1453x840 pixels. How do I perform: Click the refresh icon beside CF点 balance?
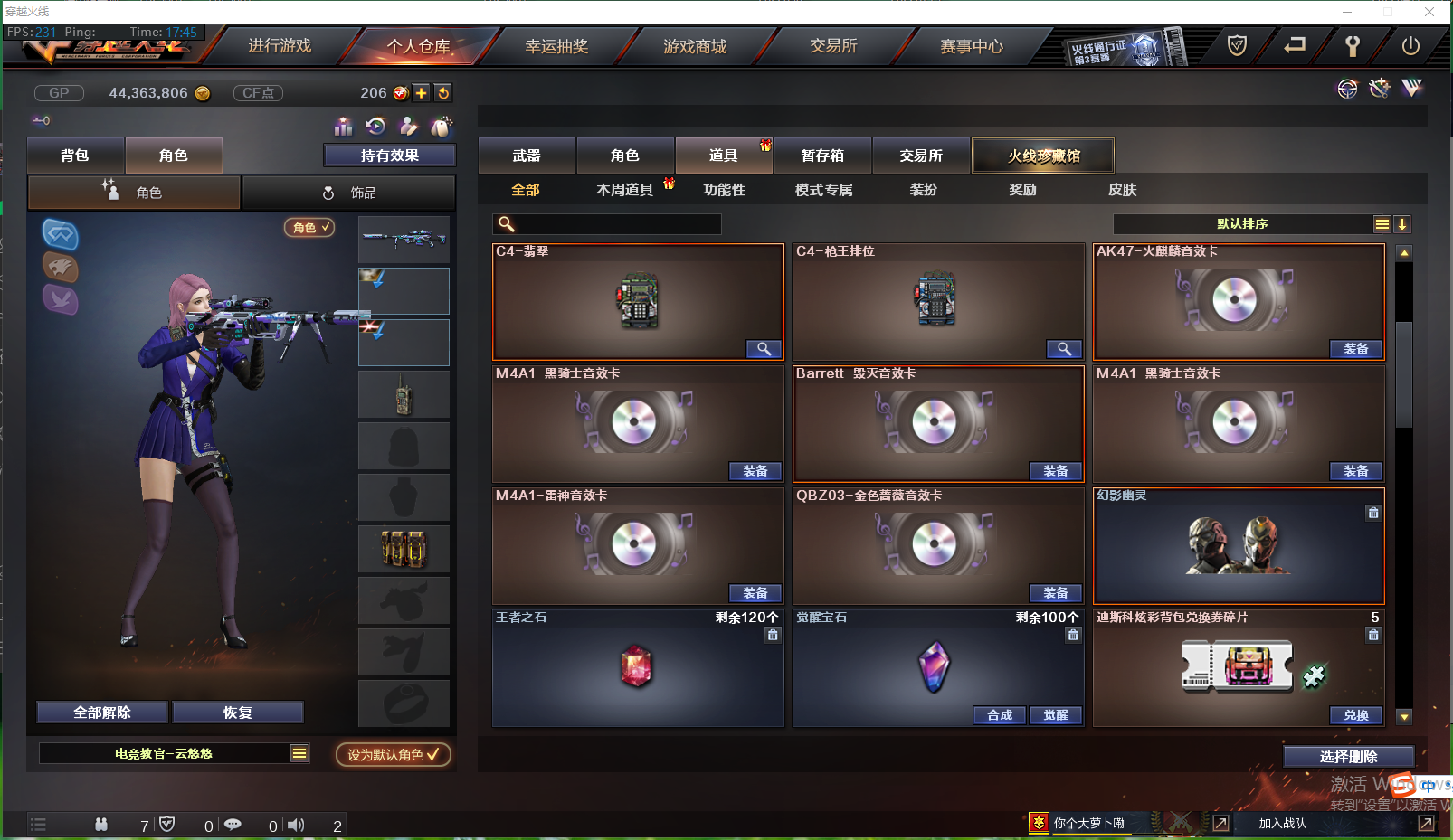(x=442, y=92)
